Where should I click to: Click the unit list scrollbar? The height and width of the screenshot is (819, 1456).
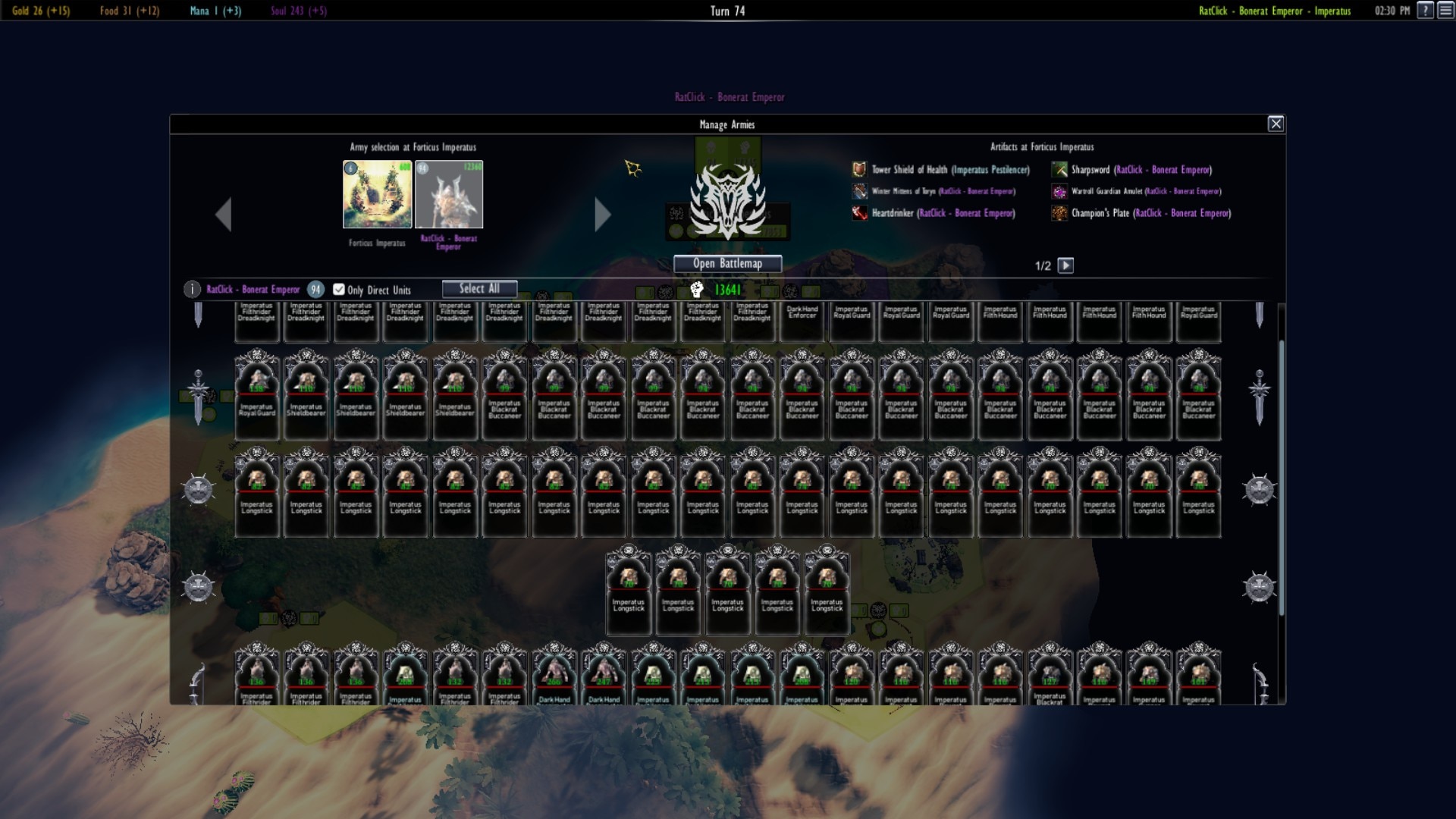[1282, 476]
